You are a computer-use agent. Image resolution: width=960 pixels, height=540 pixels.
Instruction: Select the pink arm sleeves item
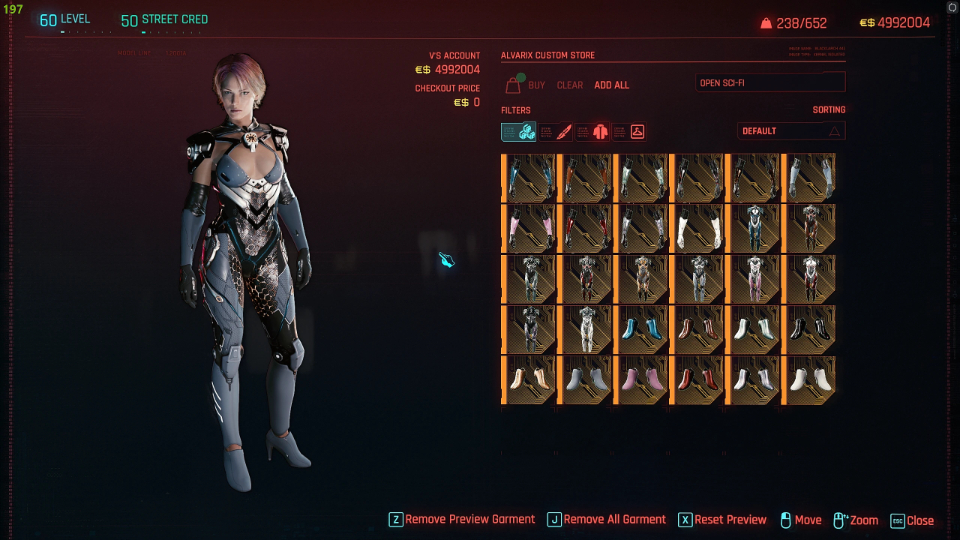tap(529, 228)
